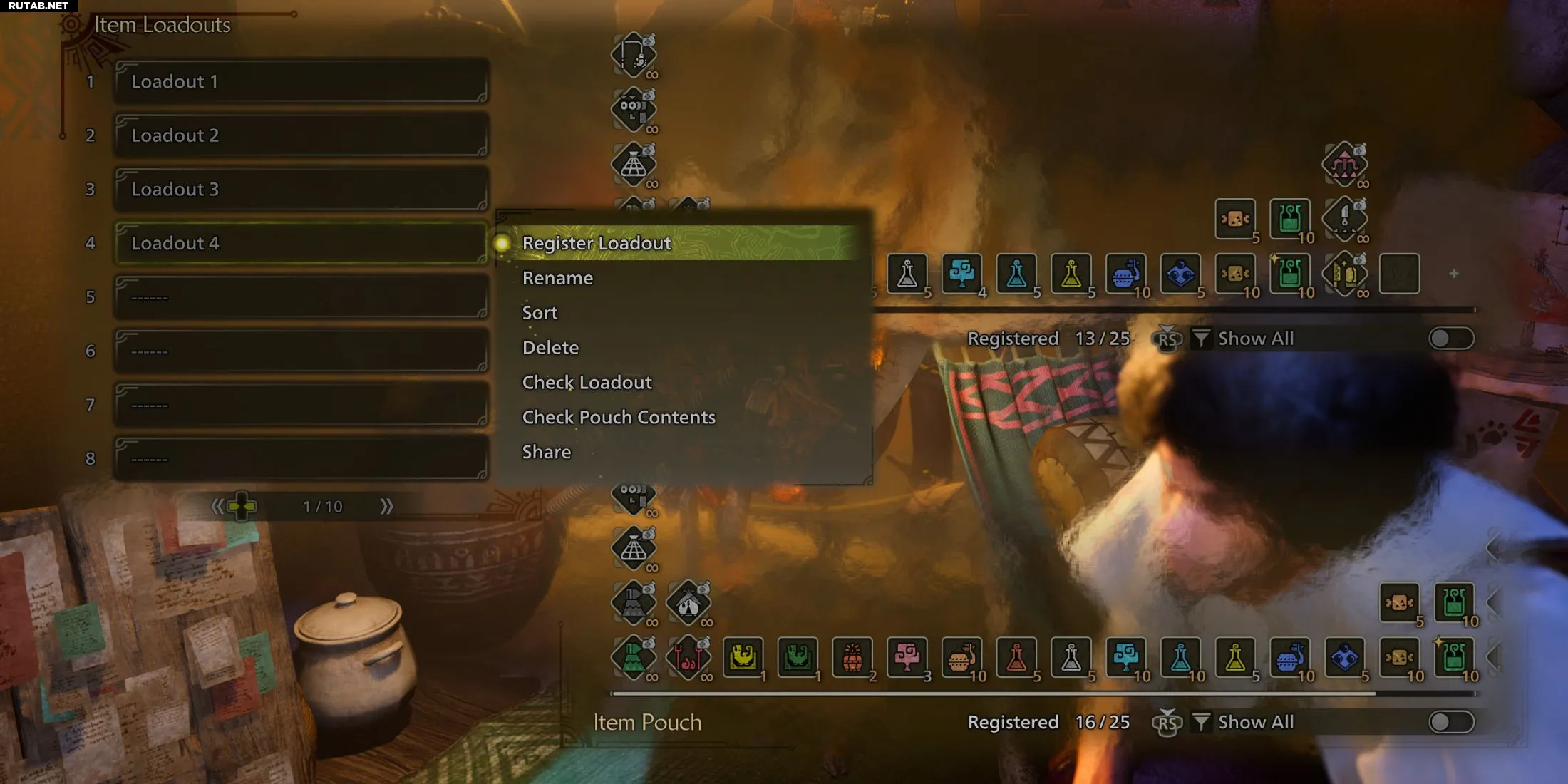Go to the previous loadout page arrow

click(x=217, y=507)
